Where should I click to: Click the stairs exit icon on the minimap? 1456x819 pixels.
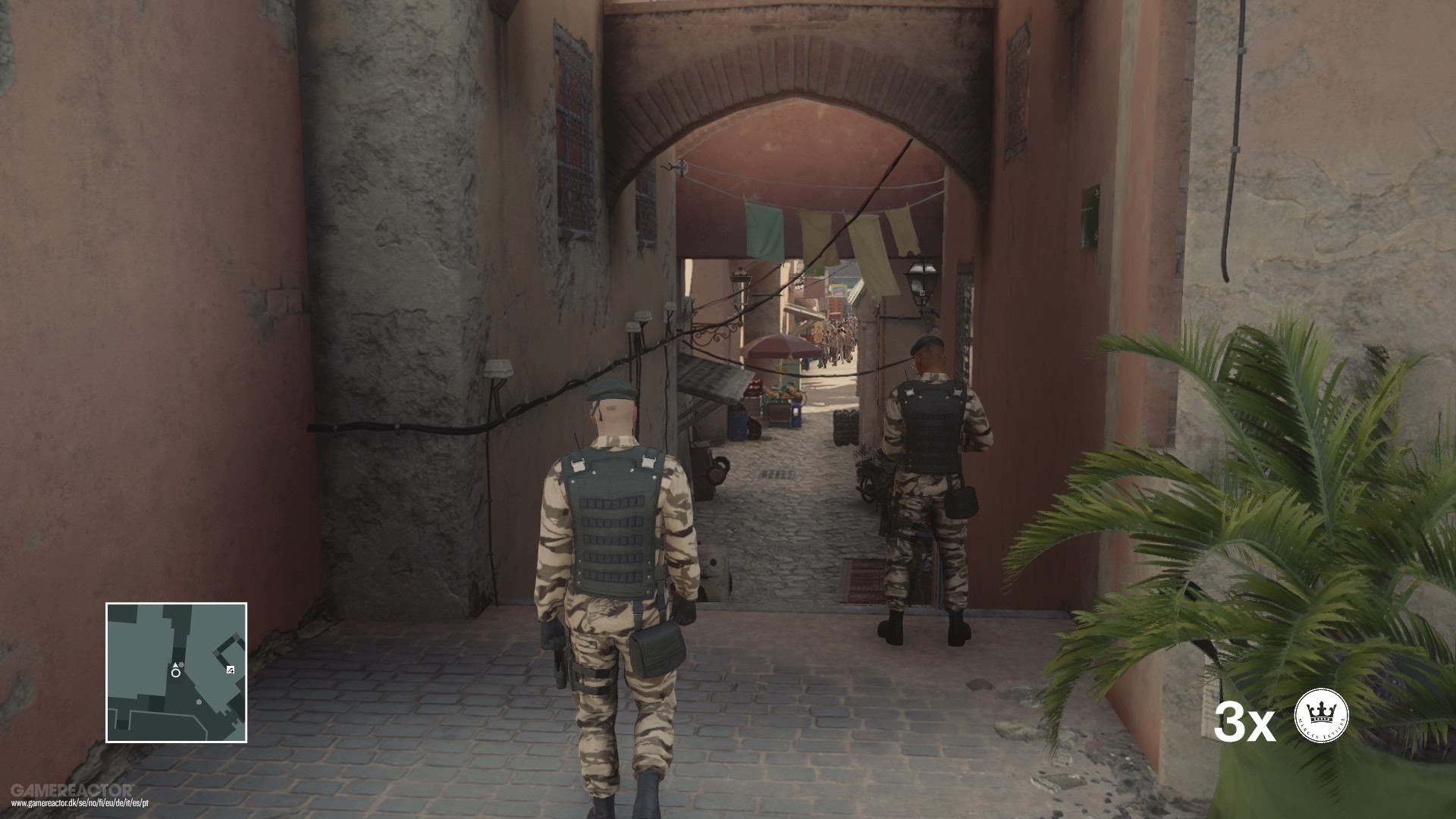tap(231, 670)
